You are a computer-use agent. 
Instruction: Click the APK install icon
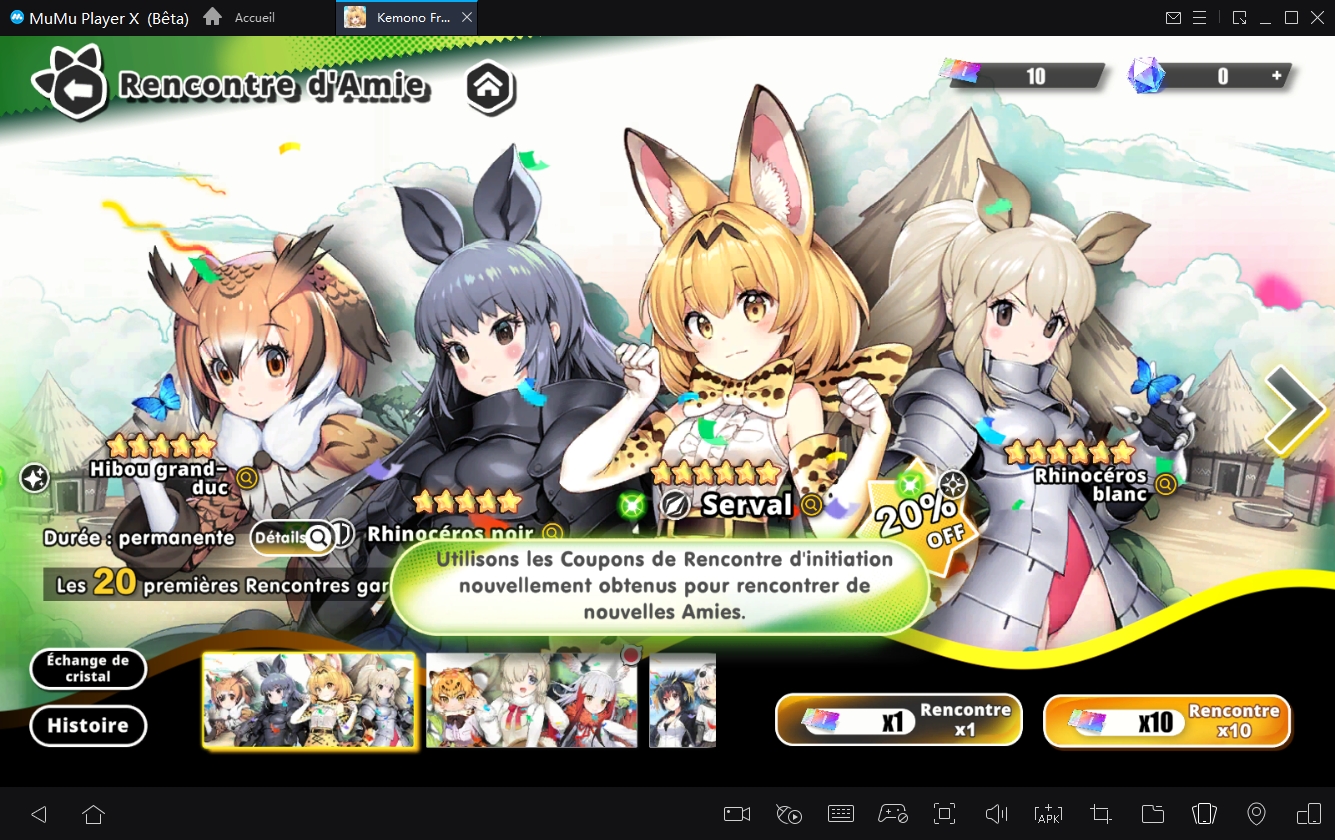1049,814
